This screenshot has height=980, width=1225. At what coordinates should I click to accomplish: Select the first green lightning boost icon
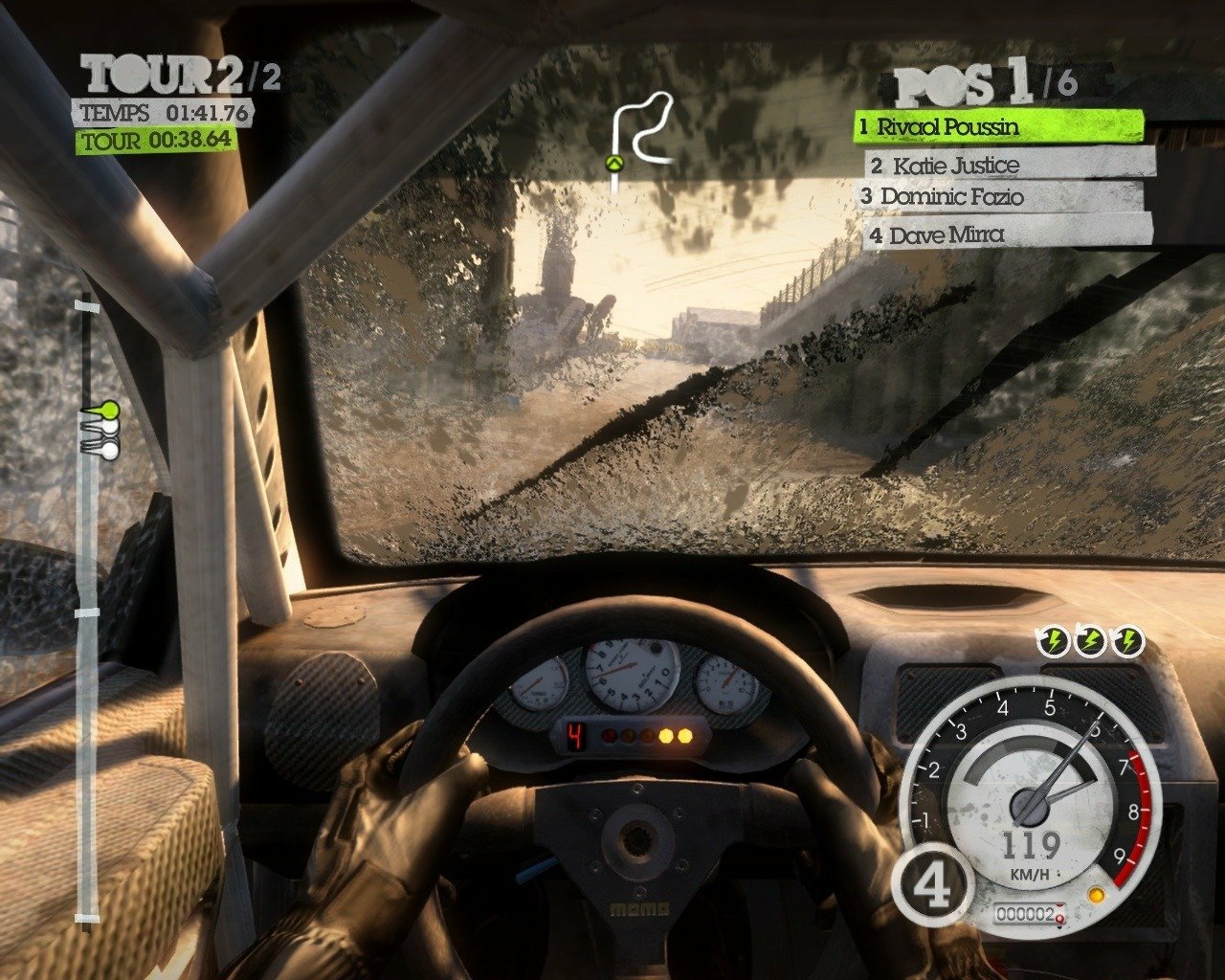tap(1054, 639)
